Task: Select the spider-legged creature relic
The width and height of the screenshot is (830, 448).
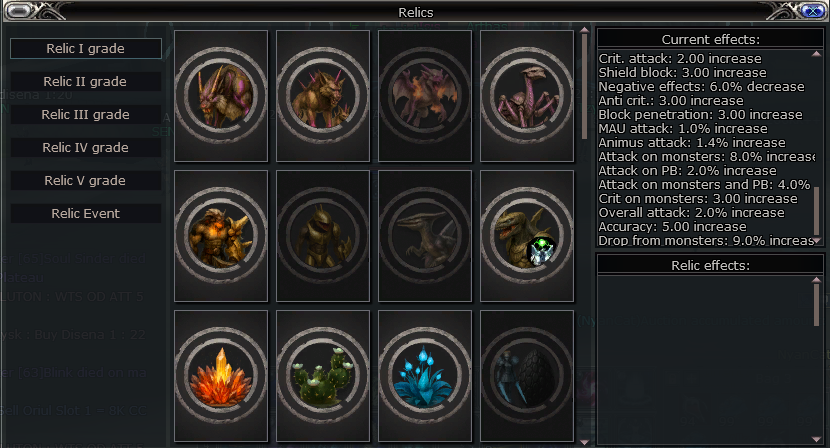Action: [x=527, y=96]
